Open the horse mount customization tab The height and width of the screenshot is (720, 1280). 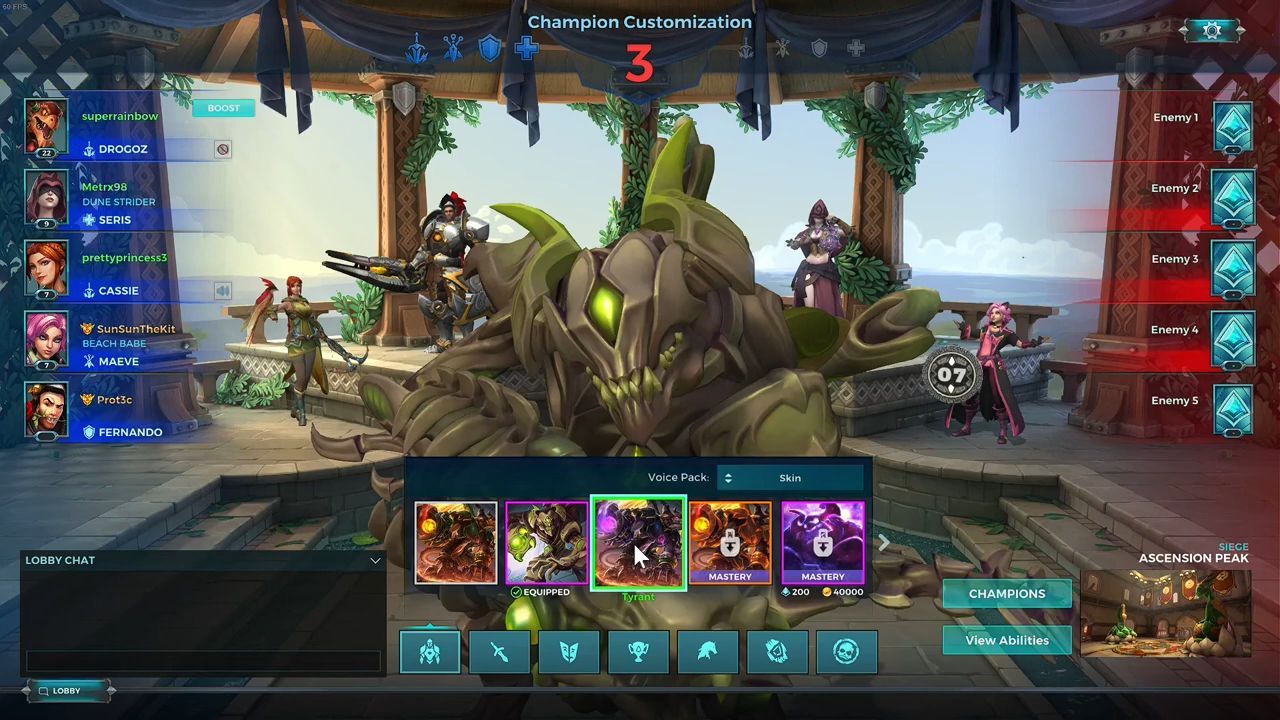point(707,652)
